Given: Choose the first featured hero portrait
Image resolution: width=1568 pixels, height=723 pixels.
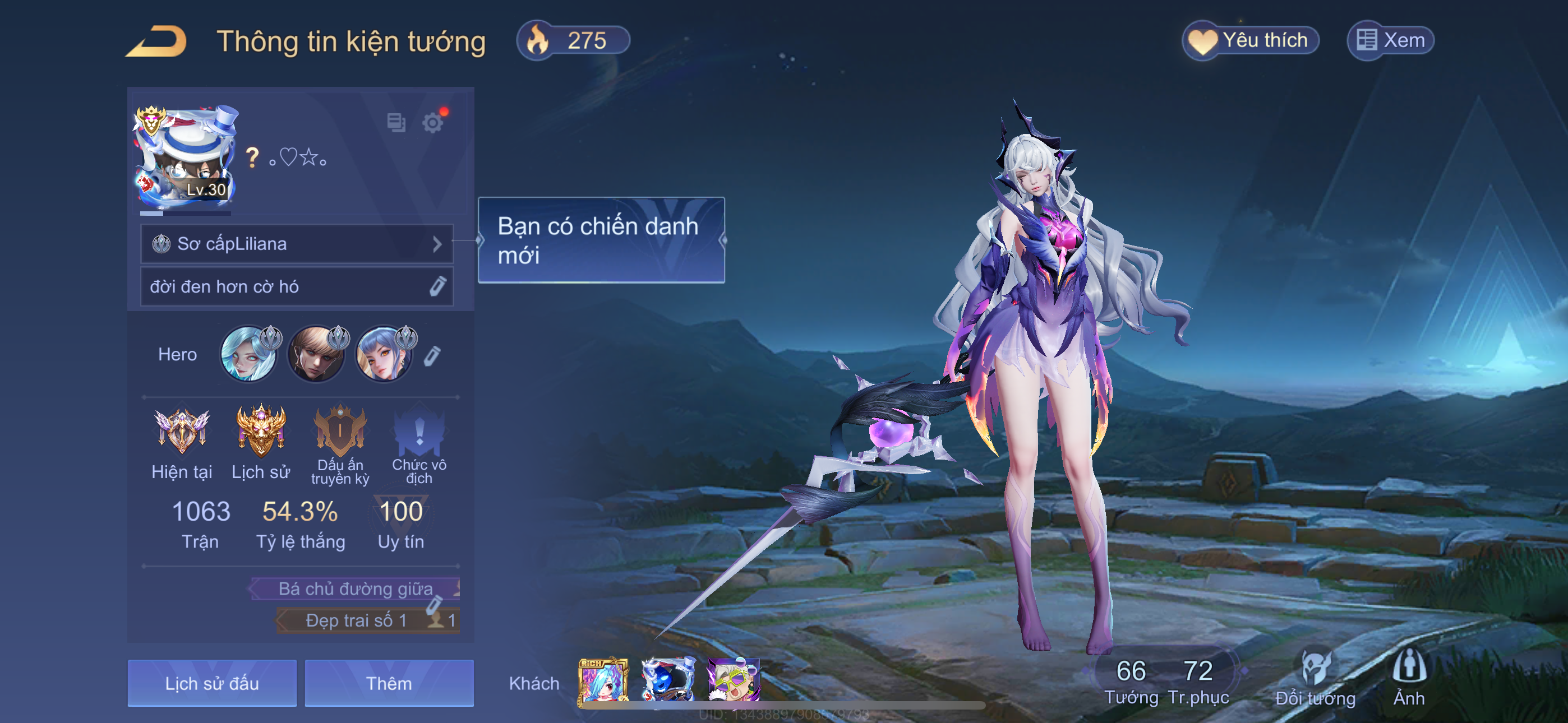Looking at the screenshot, I should [x=248, y=355].
